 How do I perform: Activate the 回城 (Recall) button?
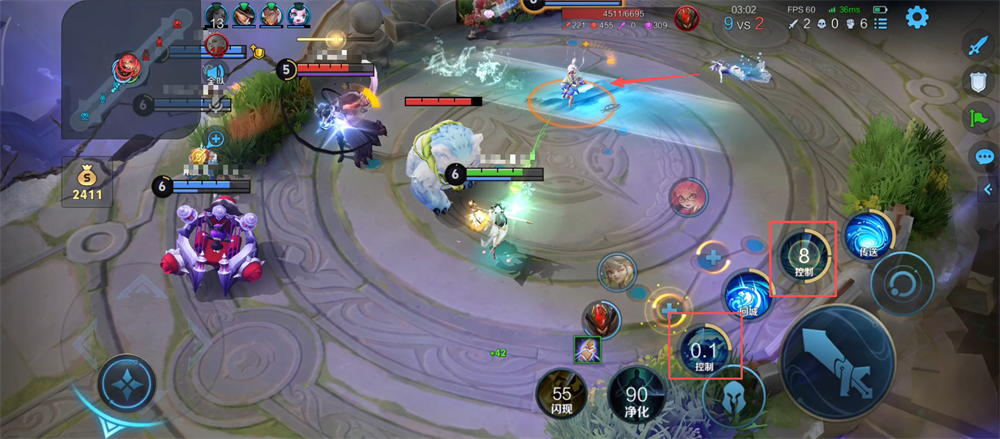pyautogui.click(x=750, y=297)
